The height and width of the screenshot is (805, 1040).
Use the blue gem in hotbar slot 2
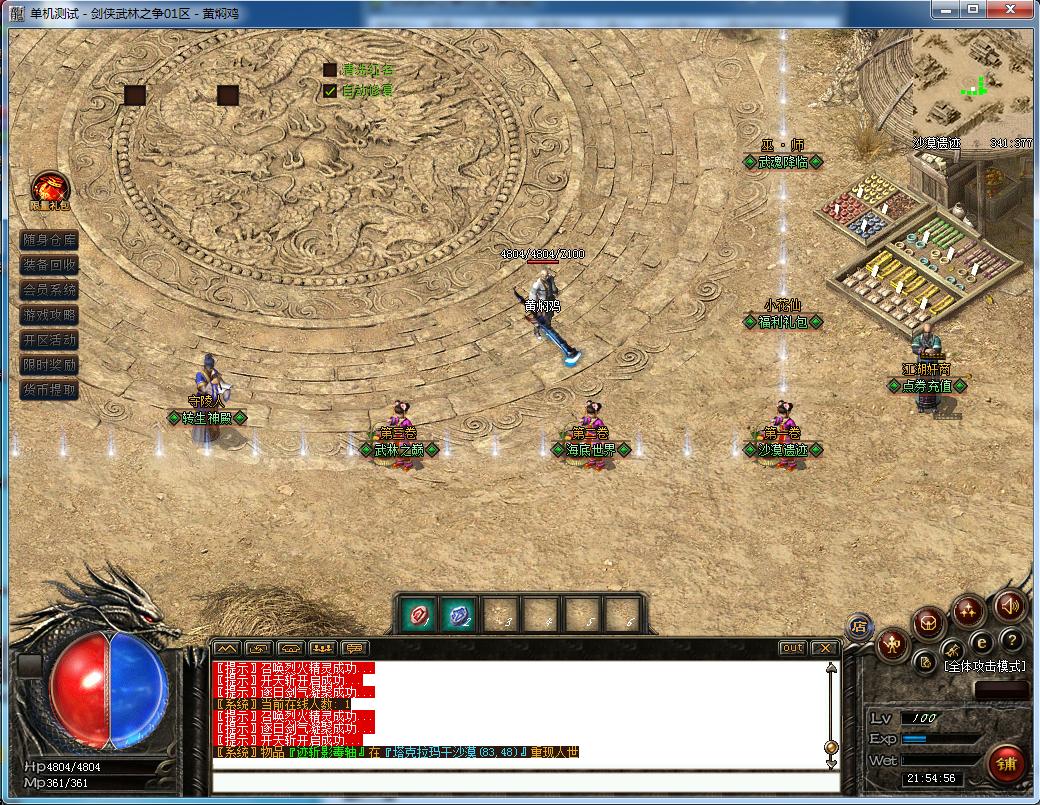coord(459,614)
